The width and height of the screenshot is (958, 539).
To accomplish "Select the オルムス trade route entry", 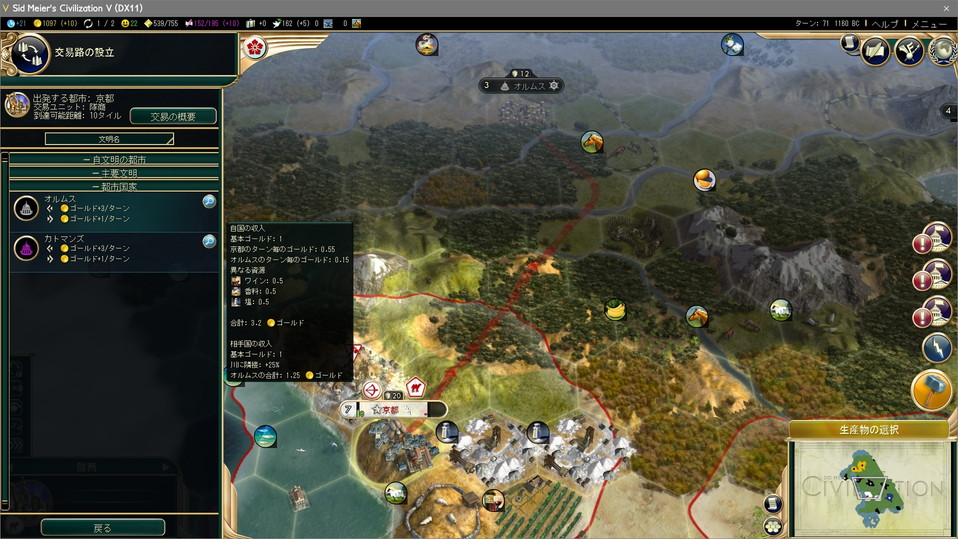I will pyautogui.click(x=110, y=208).
